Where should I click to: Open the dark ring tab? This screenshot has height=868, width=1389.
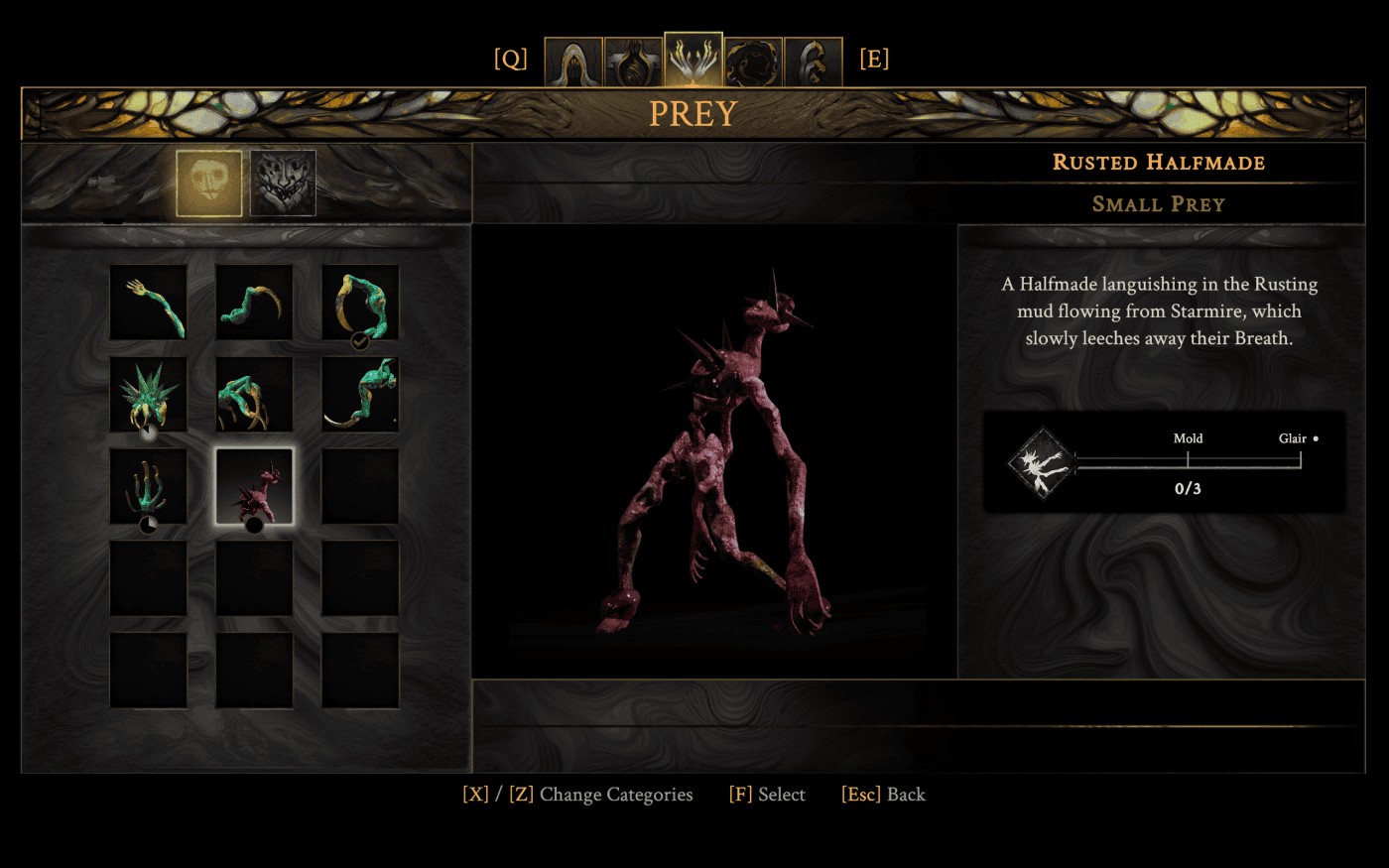point(753,62)
